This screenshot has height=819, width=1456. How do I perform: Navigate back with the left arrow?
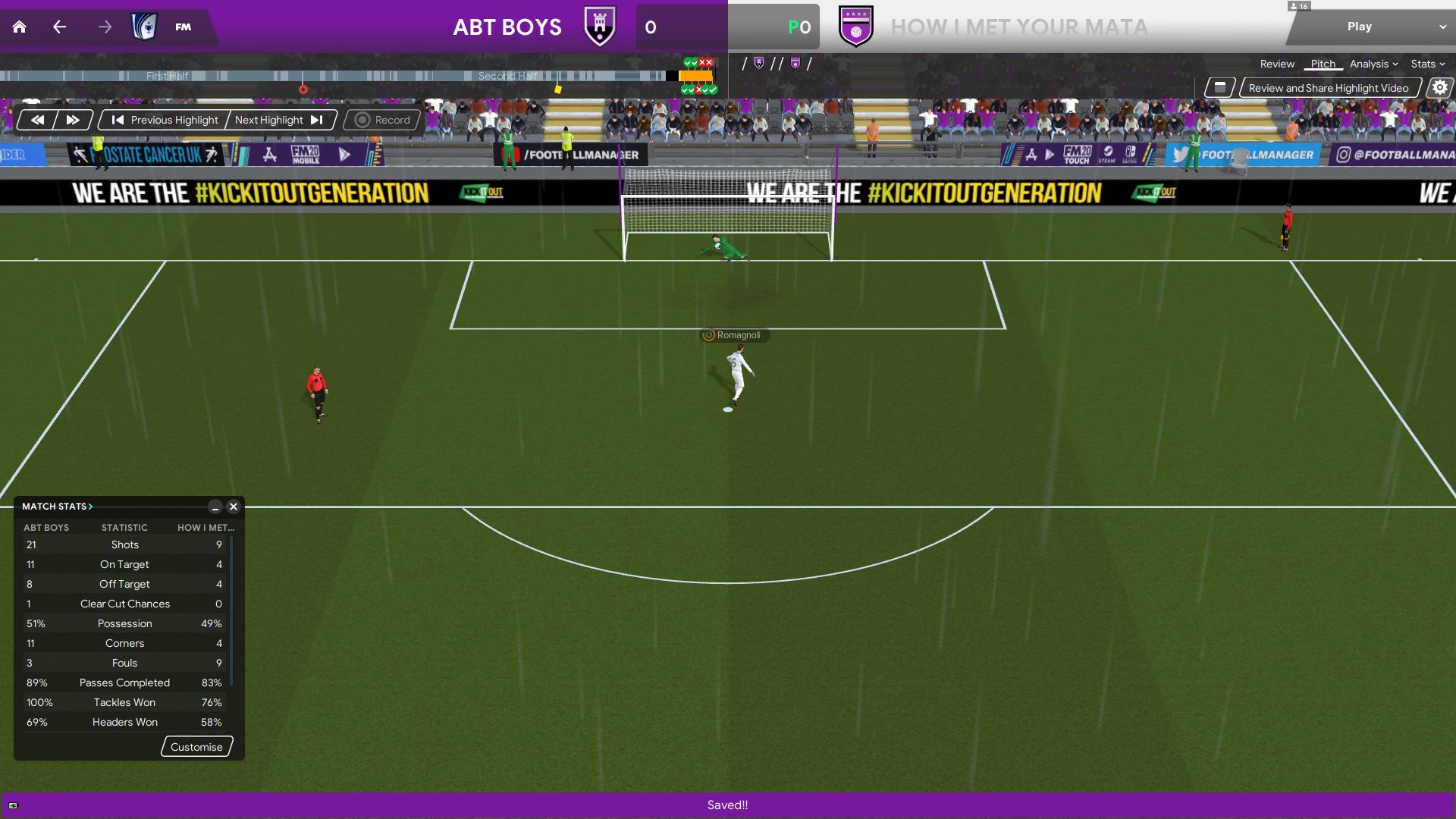pyautogui.click(x=60, y=27)
